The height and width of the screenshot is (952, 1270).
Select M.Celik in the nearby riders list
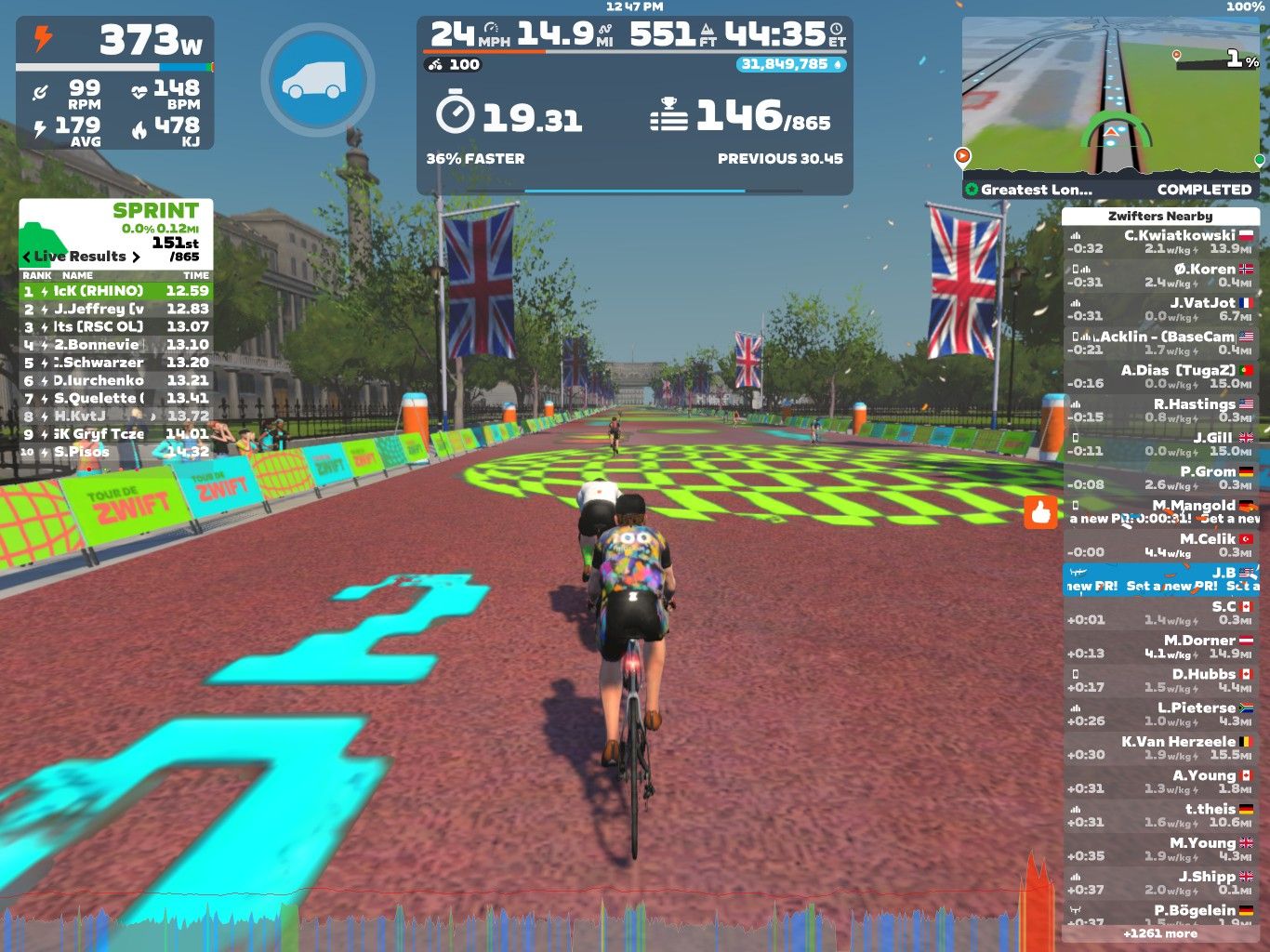(1159, 545)
